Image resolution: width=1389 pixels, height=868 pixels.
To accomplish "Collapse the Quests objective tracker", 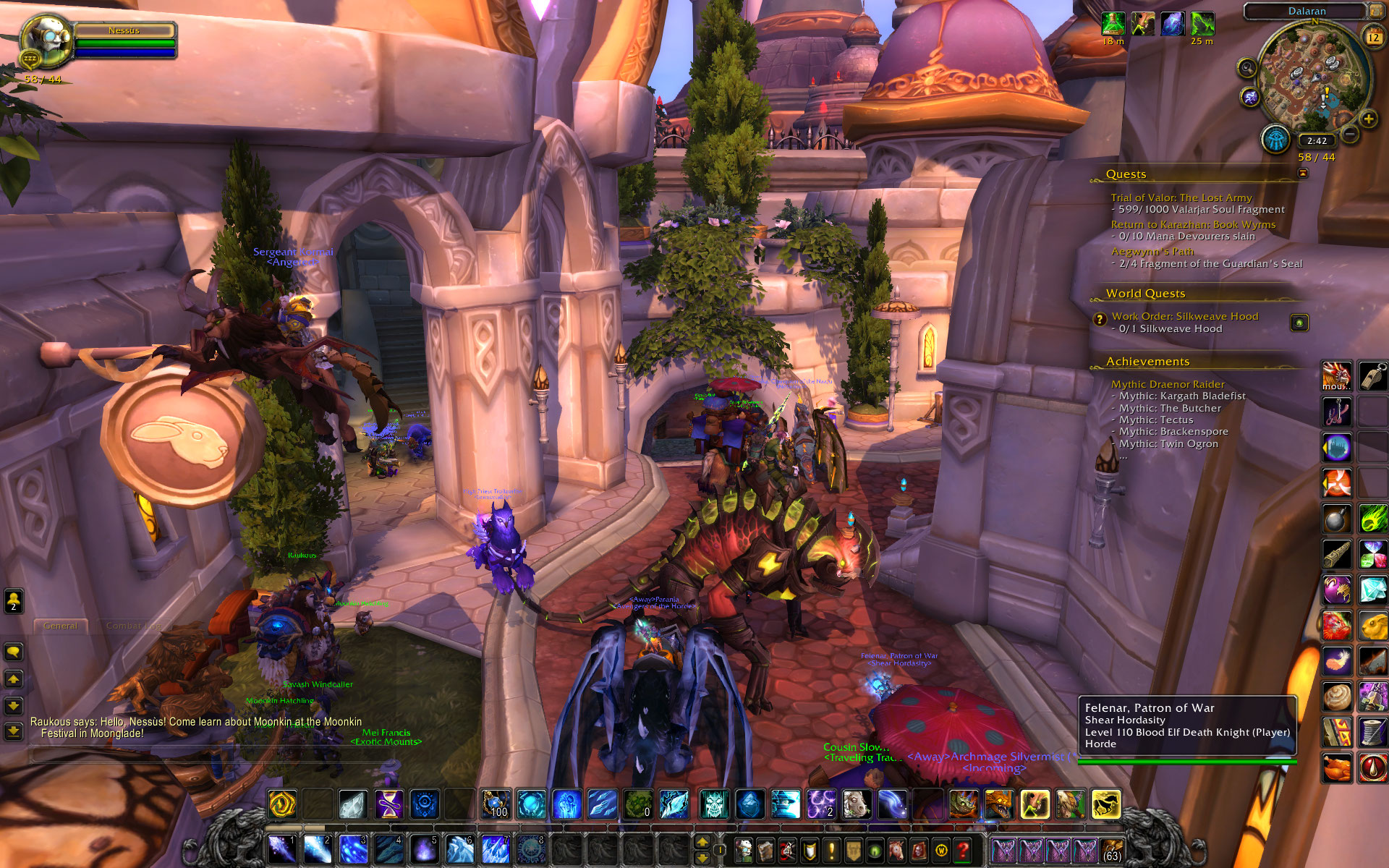I will point(1303,174).
